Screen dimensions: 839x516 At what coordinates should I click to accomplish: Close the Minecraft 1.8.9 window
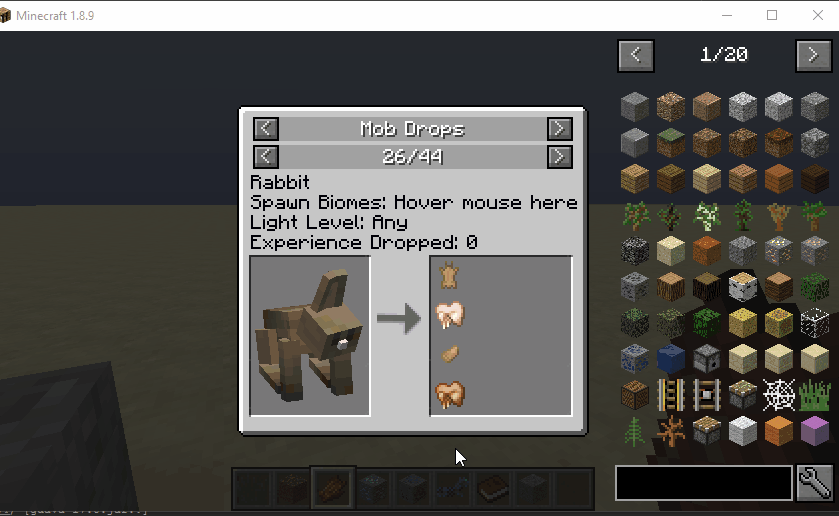(x=816, y=15)
